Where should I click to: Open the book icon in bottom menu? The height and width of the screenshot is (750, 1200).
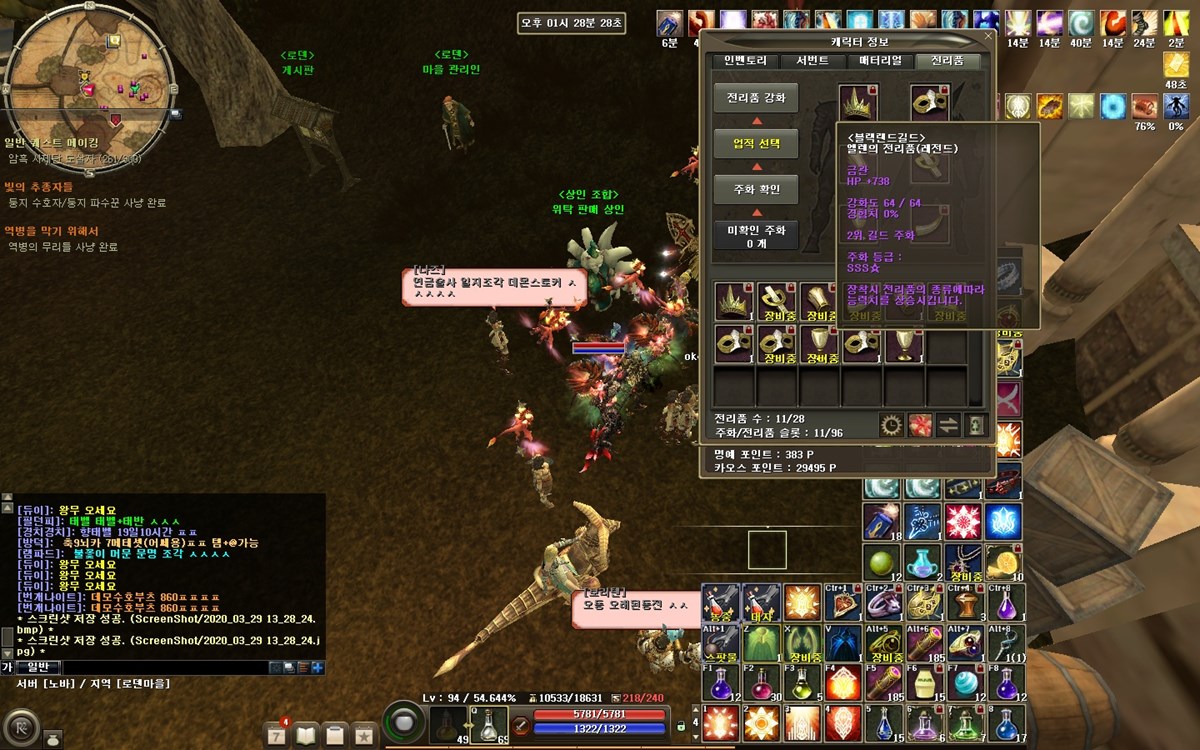point(305,736)
